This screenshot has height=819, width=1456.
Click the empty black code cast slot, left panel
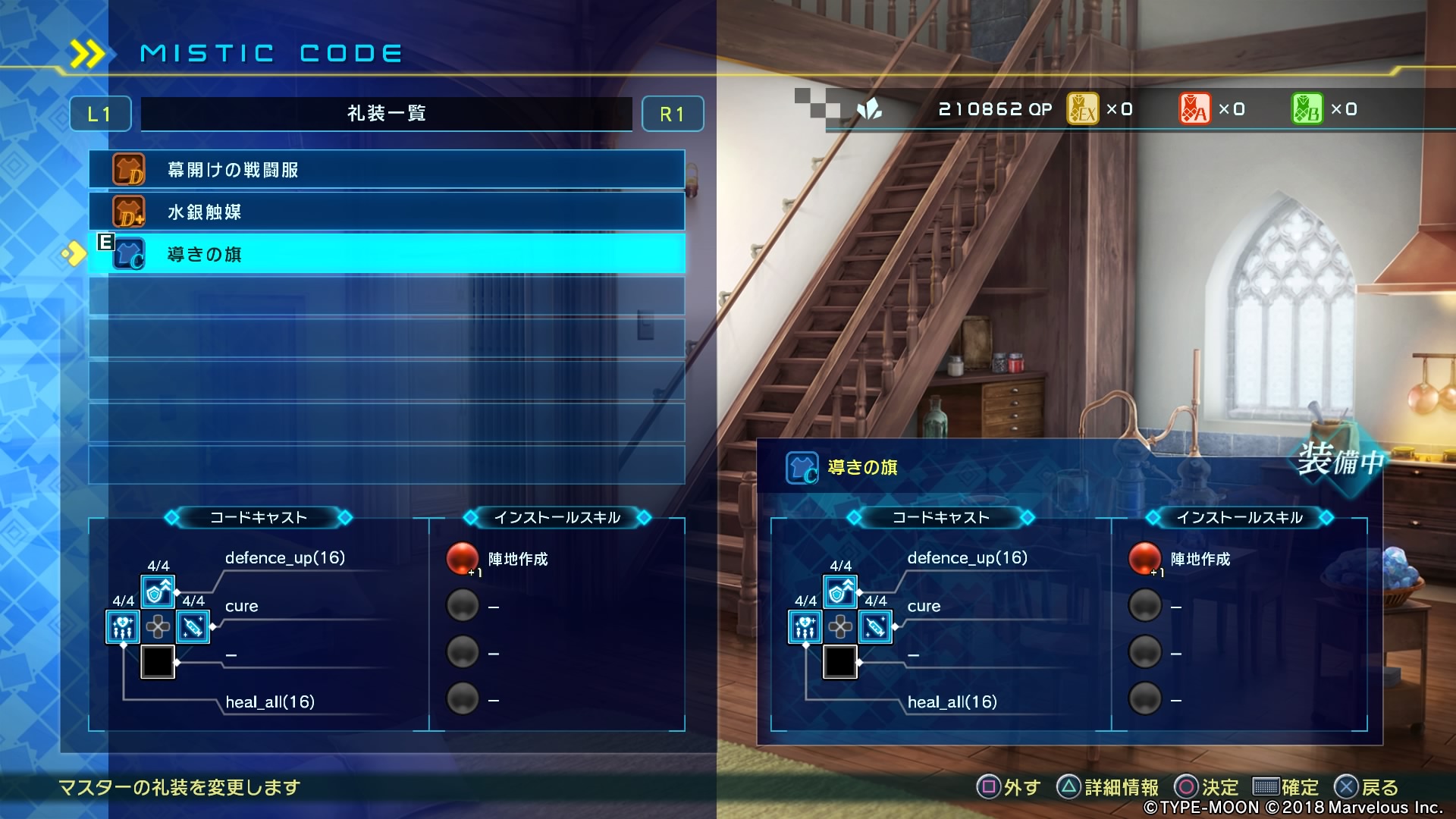click(158, 662)
